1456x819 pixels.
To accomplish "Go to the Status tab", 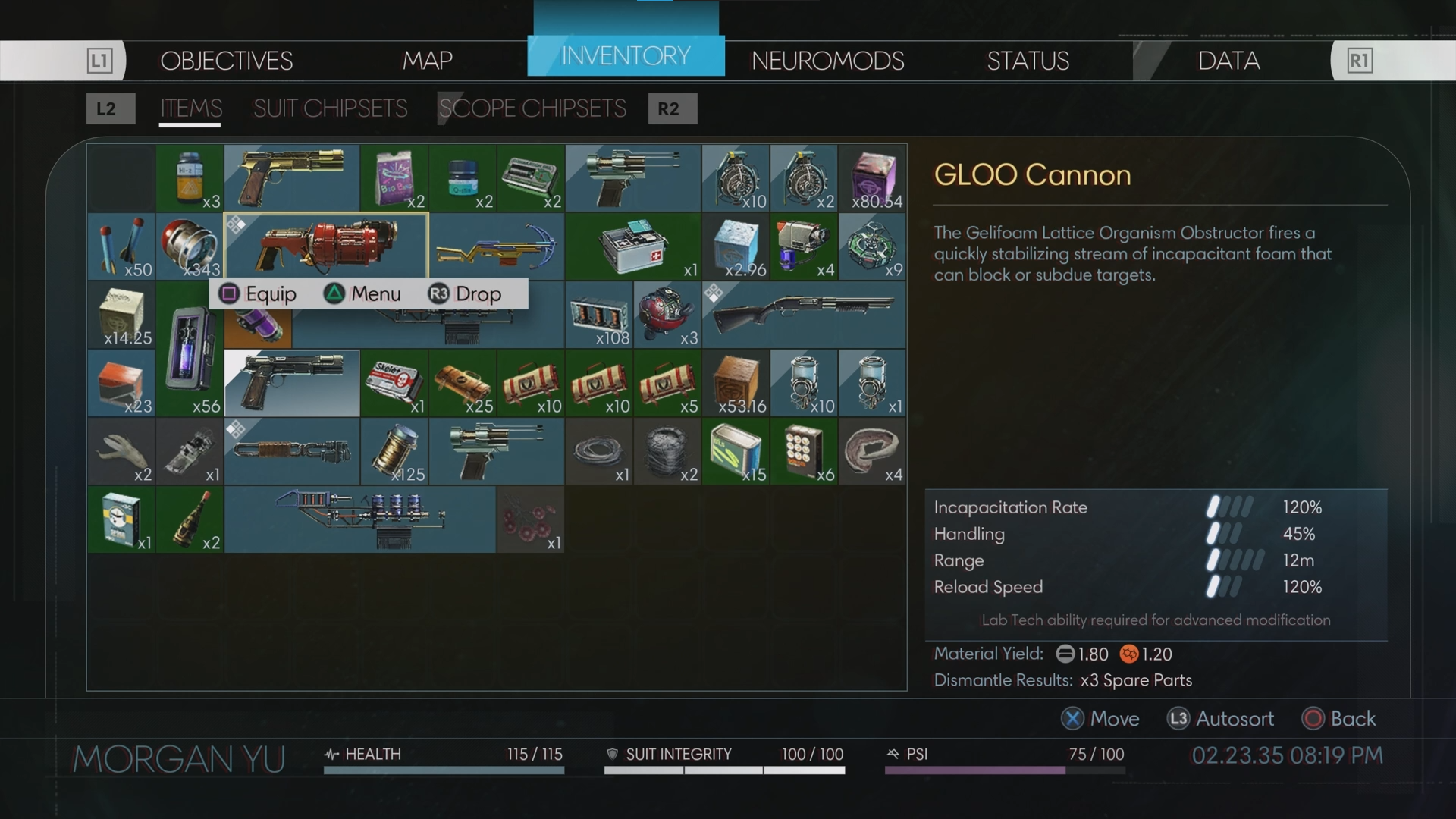I will (x=1028, y=61).
